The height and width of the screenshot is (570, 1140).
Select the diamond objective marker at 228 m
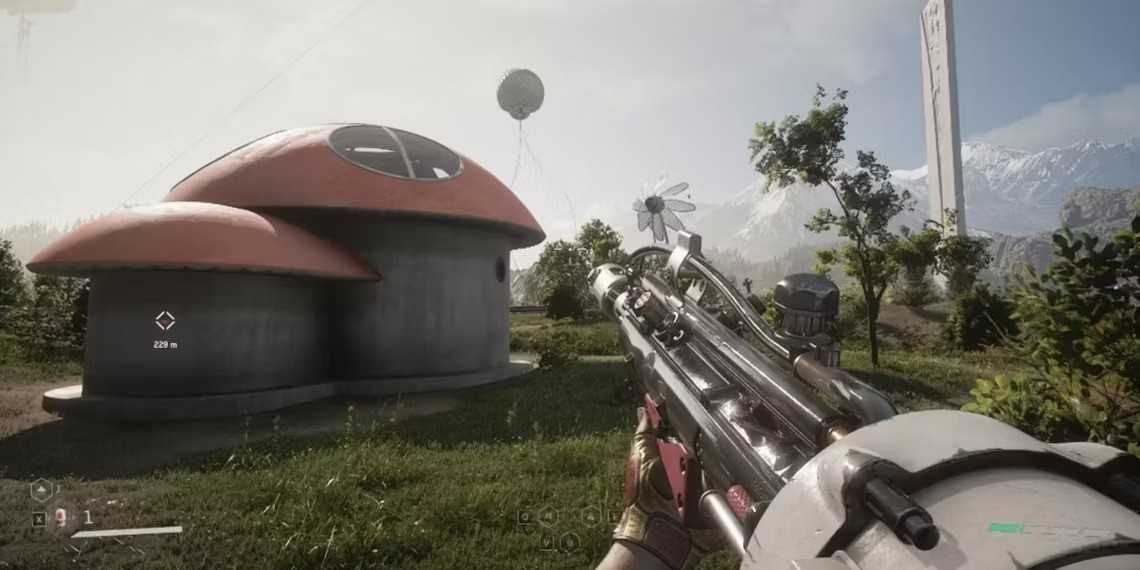pos(165,321)
